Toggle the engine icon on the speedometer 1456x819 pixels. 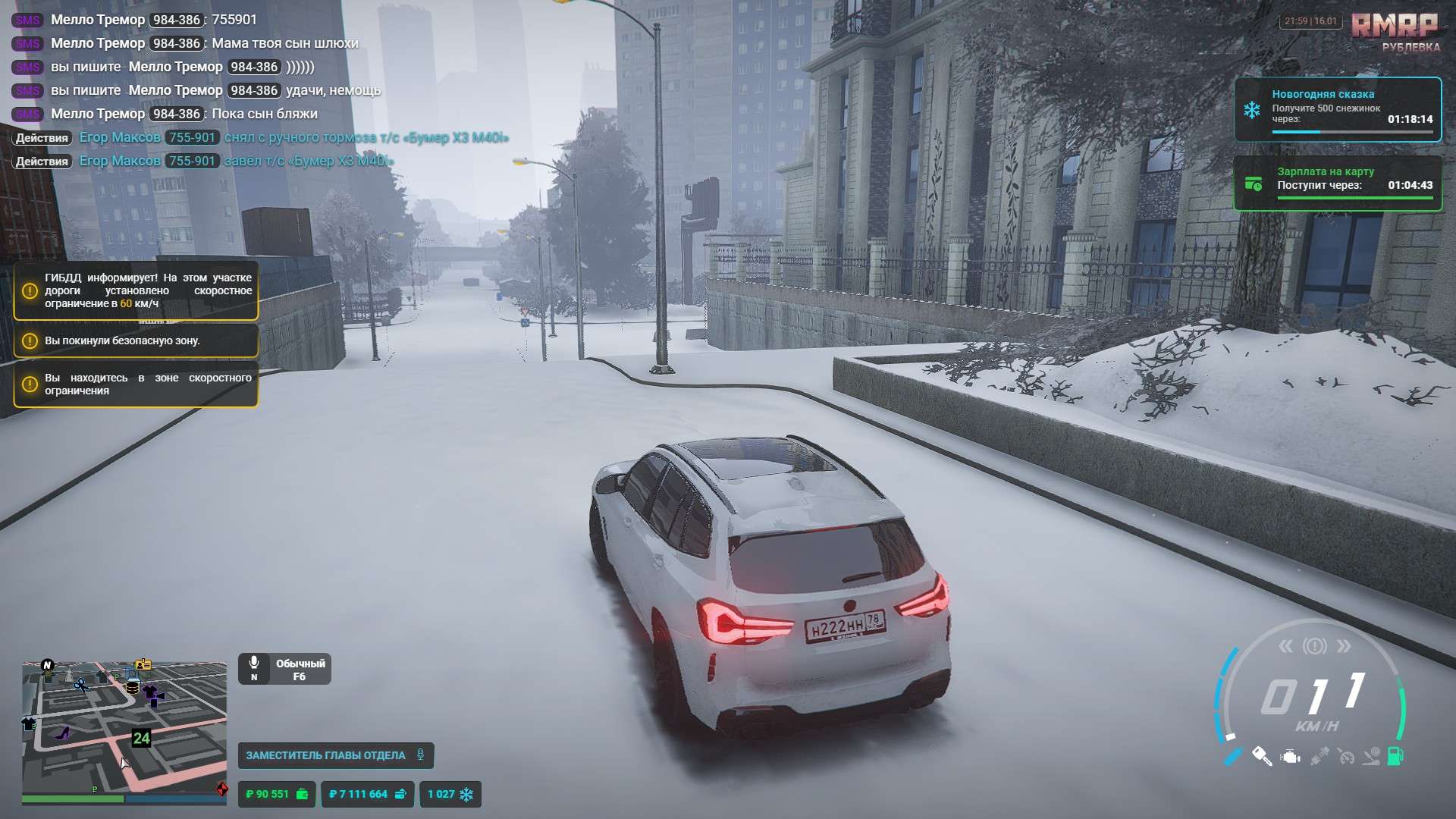point(1290,757)
